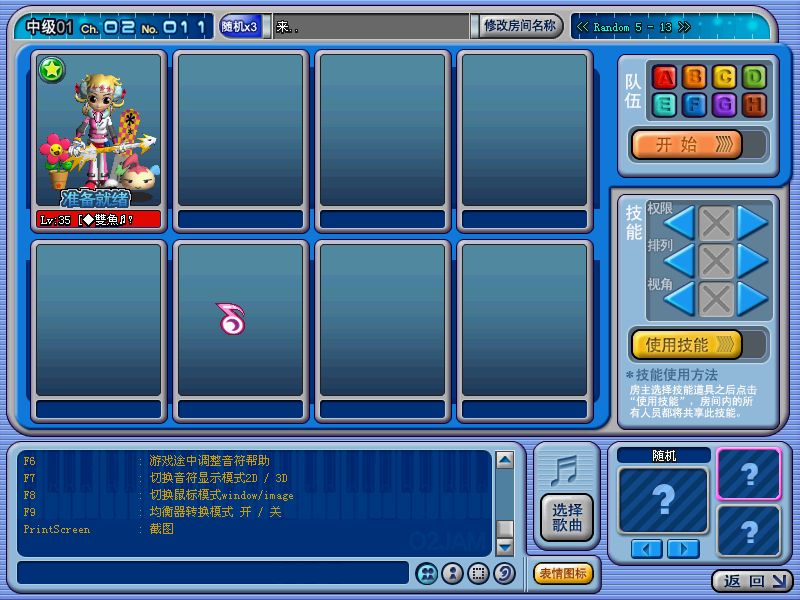Viewport: 800px width, 600px height.
Task: Open the 表情图标 emoticon panel
Action: pyautogui.click(x=564, y=573)
